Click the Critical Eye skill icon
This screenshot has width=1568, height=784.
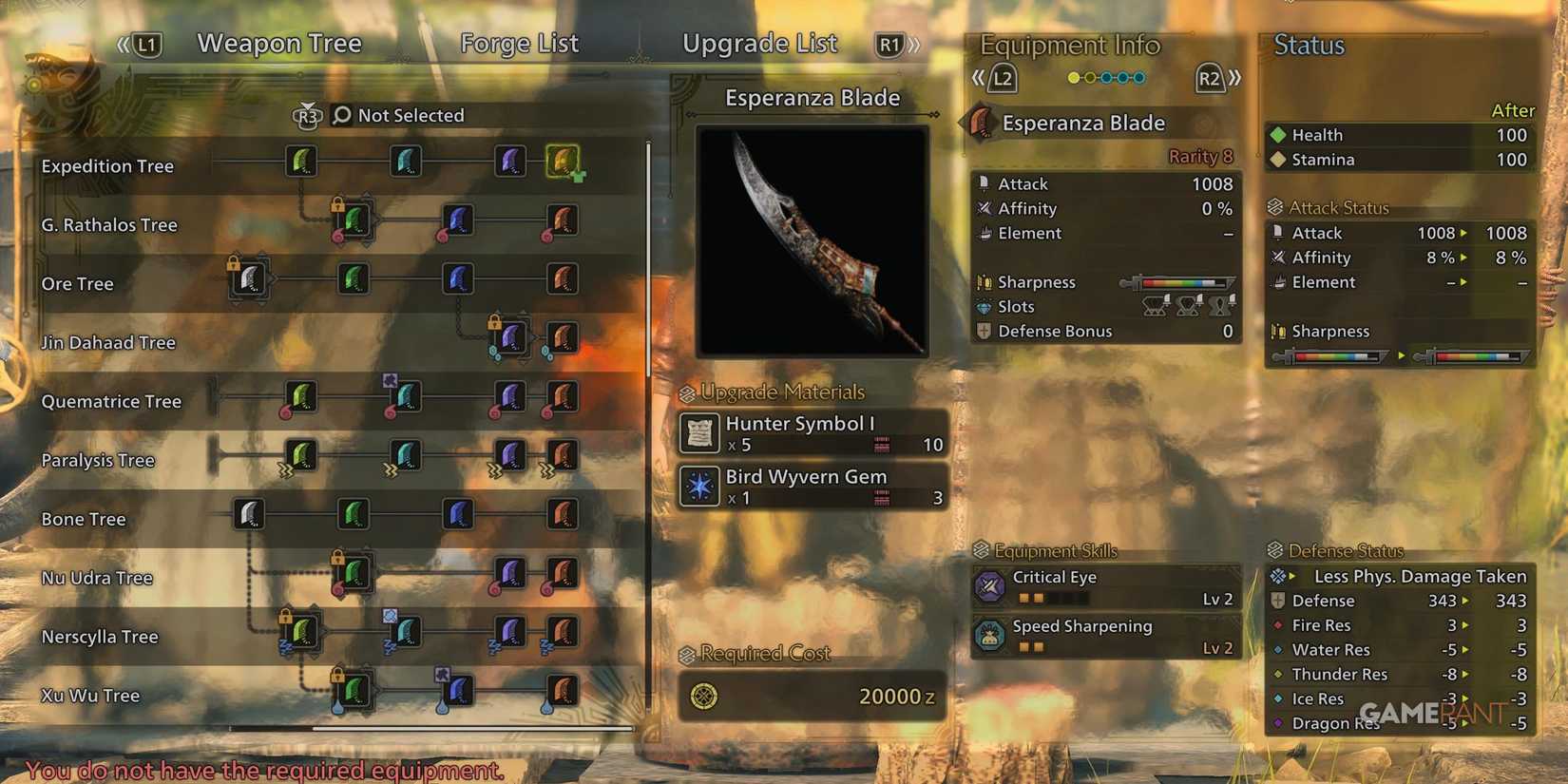991,586
